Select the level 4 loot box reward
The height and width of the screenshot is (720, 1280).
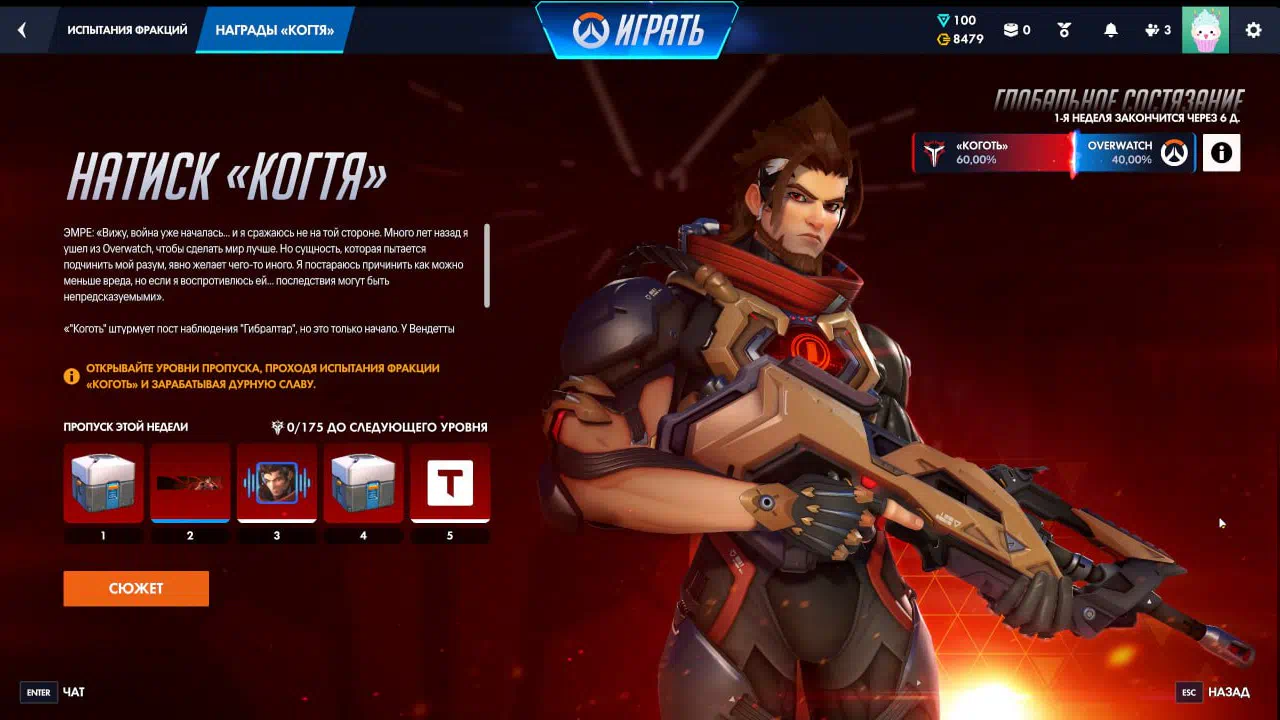363,483
